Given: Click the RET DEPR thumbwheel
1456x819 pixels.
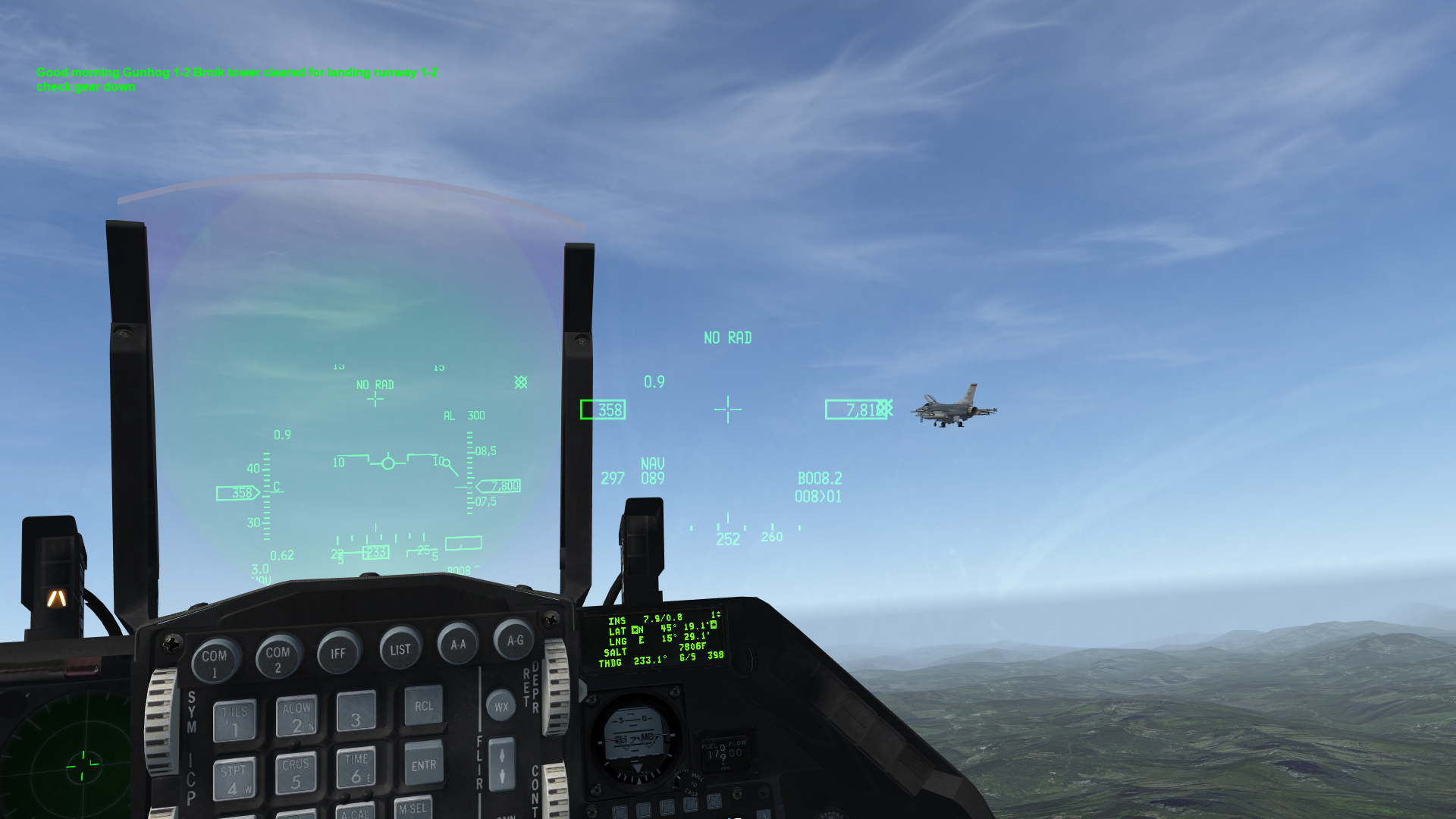Looking at the screenshot, I should (557, 686).
